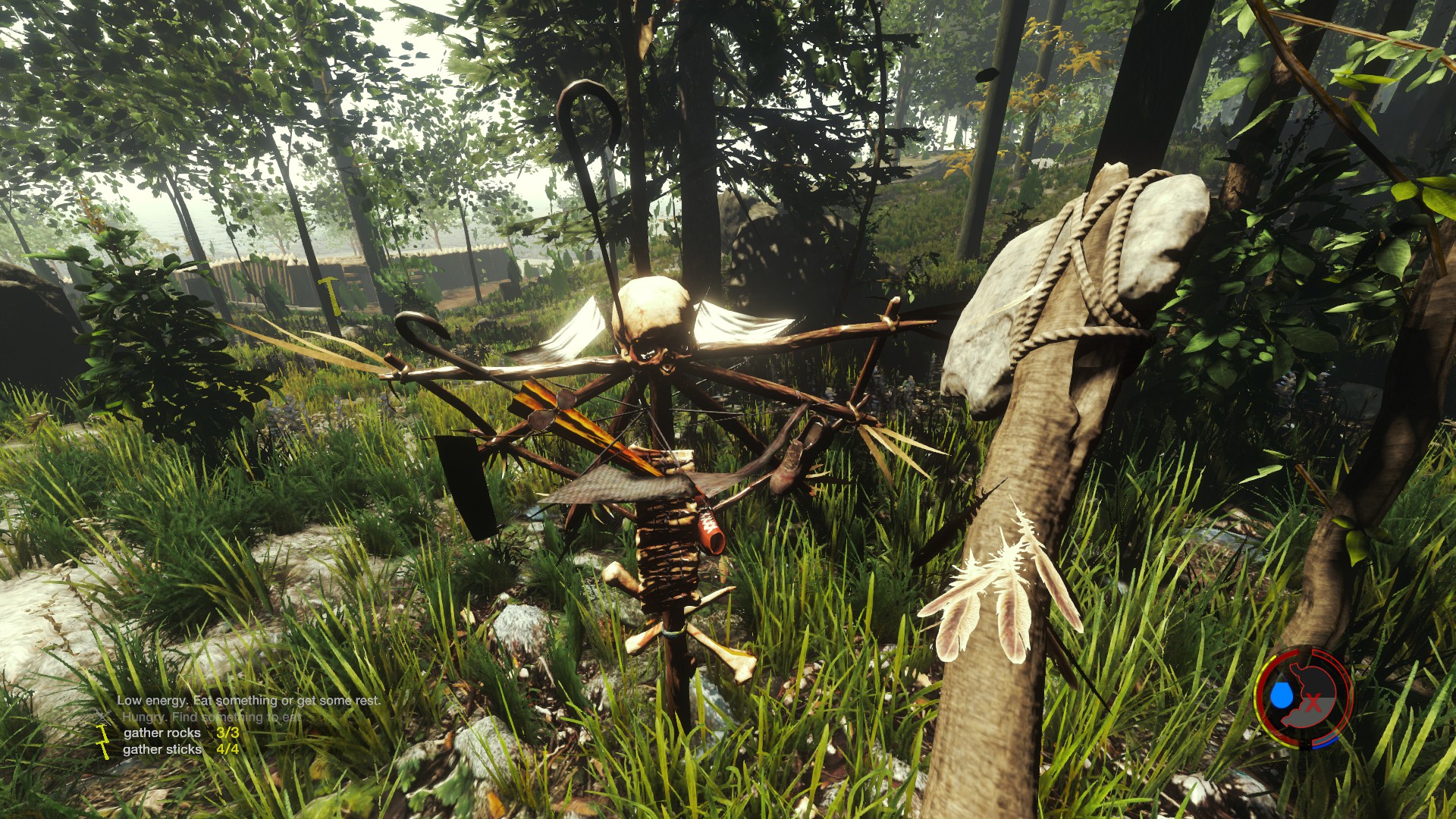Click the blue water drop thirst icon

pos(1281,694)
